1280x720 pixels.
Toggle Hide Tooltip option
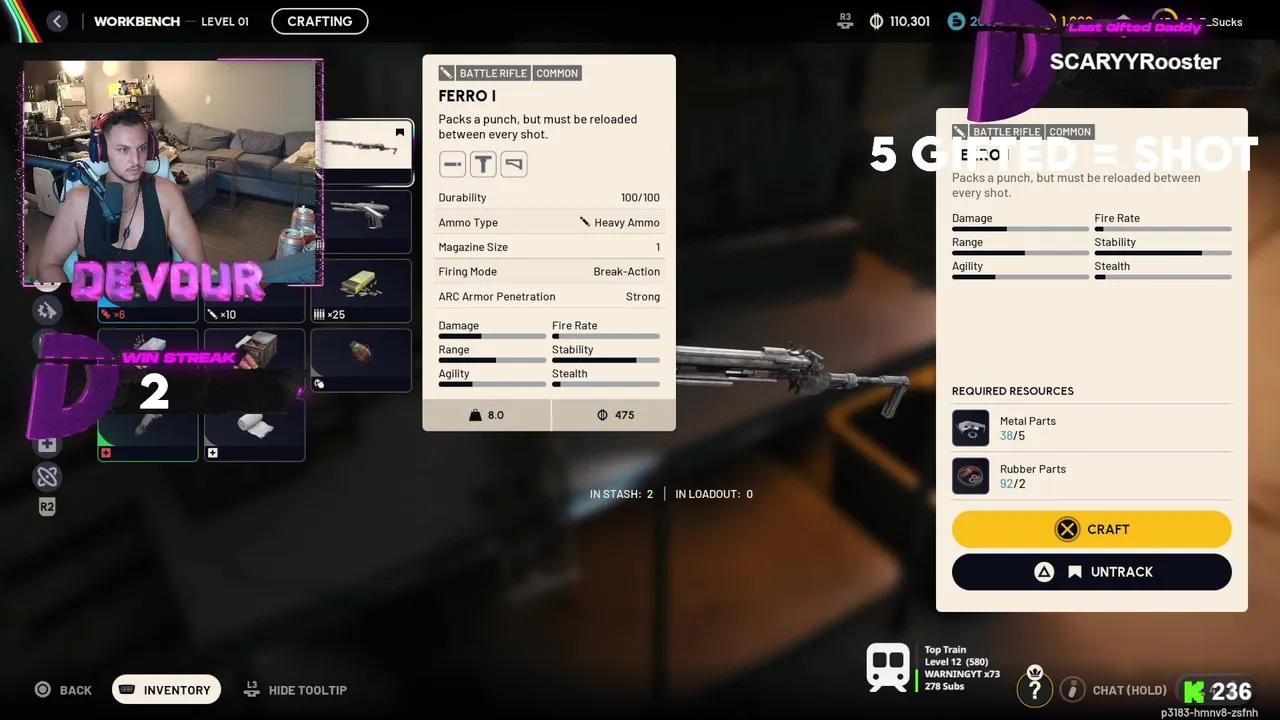click(295, 689)
